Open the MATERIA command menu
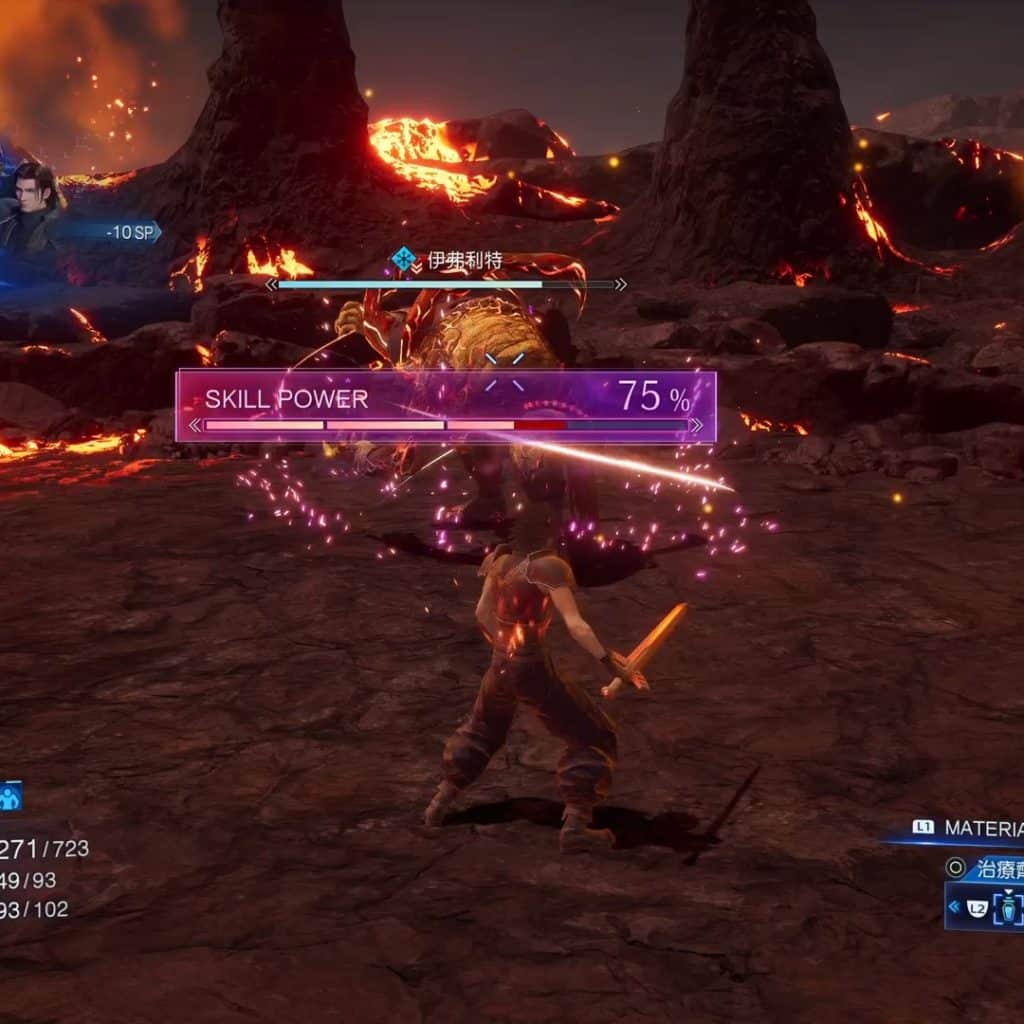 click(982, 828)
